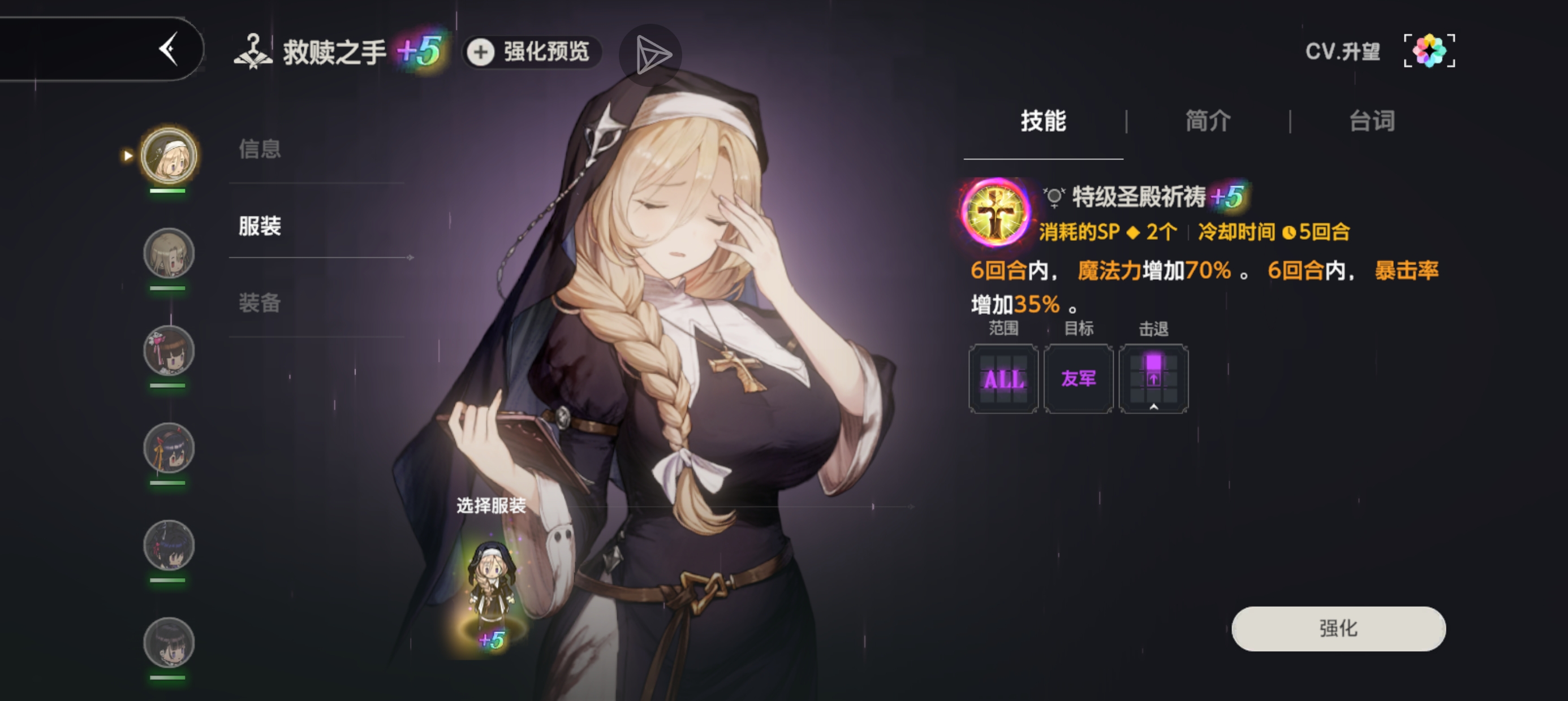Expand the 击退 knockback grid

point(1153,379)
